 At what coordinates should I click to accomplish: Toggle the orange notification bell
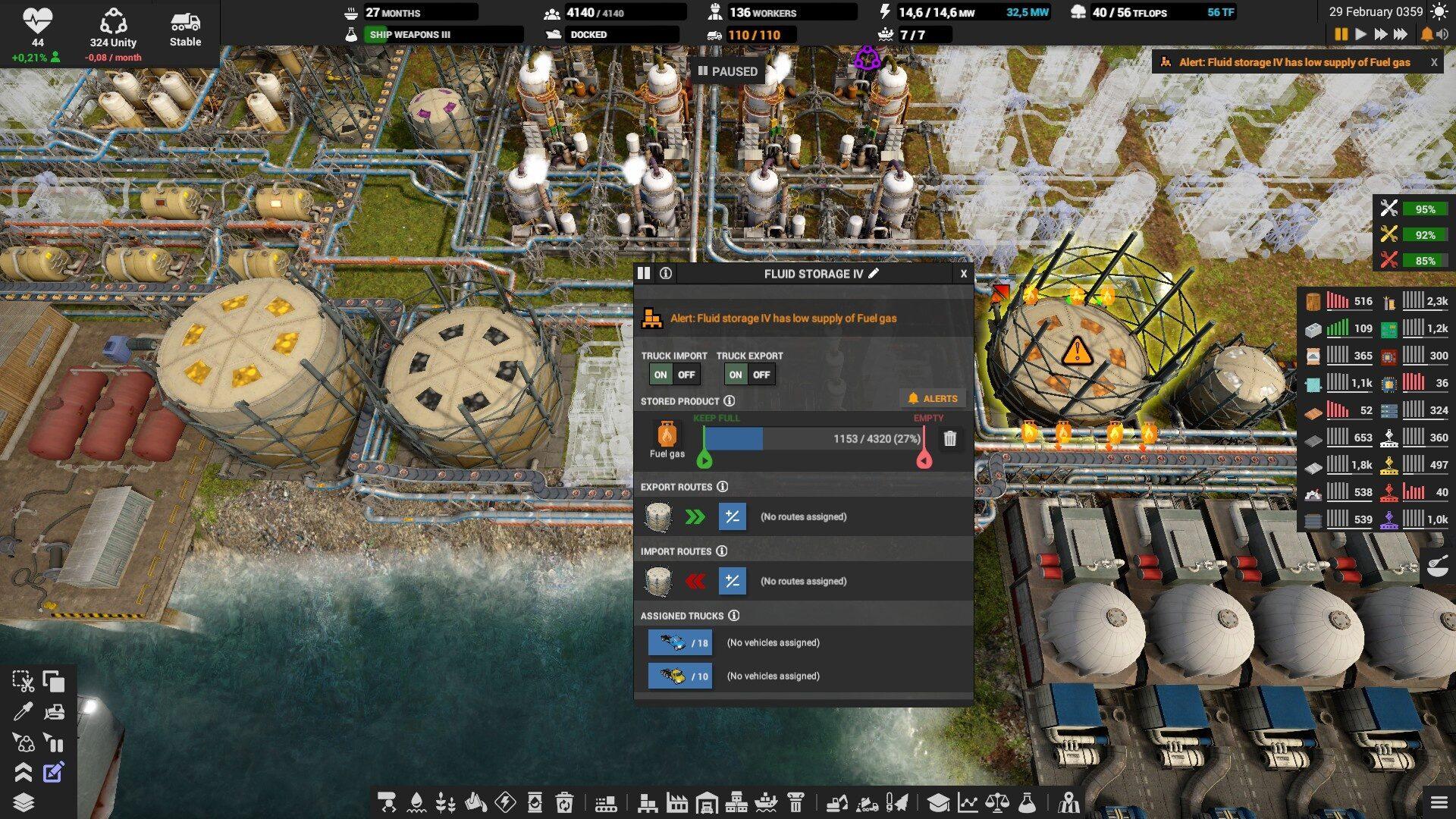[x=1426, y=34]
